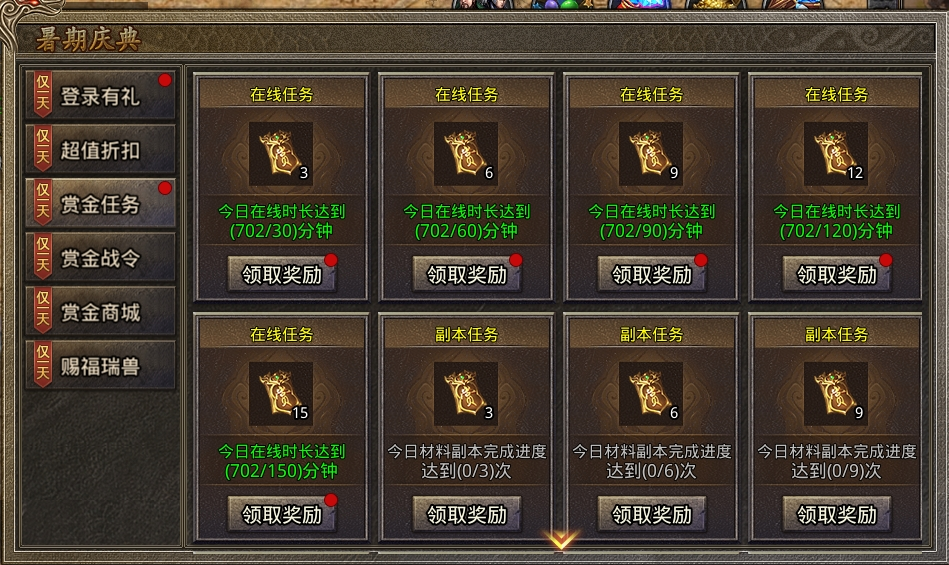Collect the 120-minute online task reward
The image size is (949, 565).
point(837,274)
